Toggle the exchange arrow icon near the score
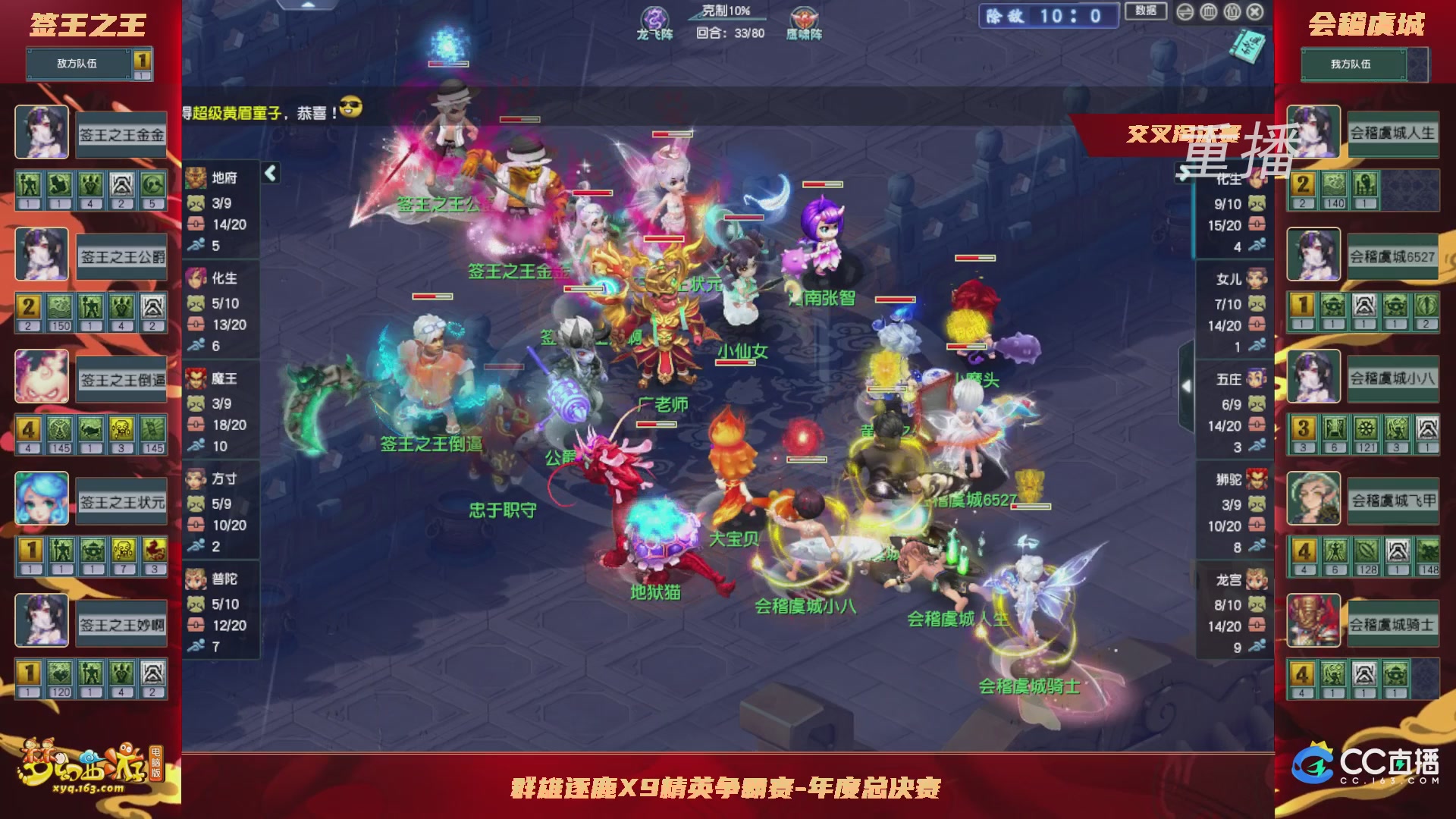 [x=1185, y=13]
